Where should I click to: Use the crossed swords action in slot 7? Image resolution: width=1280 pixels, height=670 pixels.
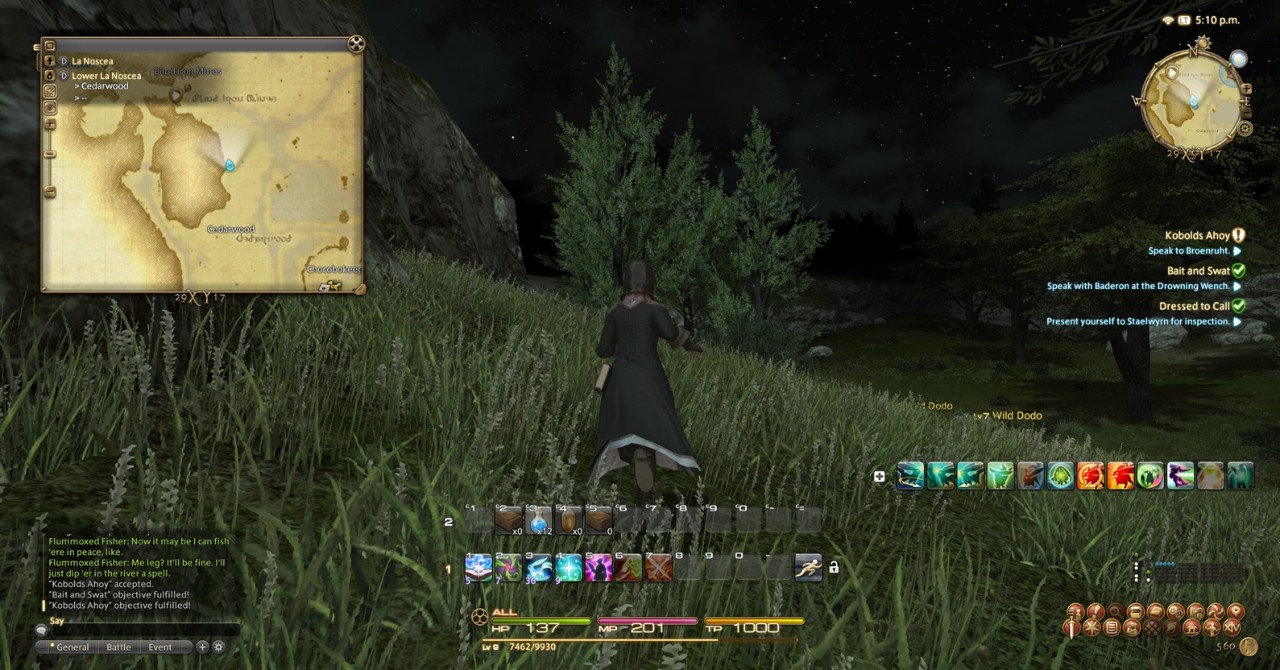tap(657, 567)
